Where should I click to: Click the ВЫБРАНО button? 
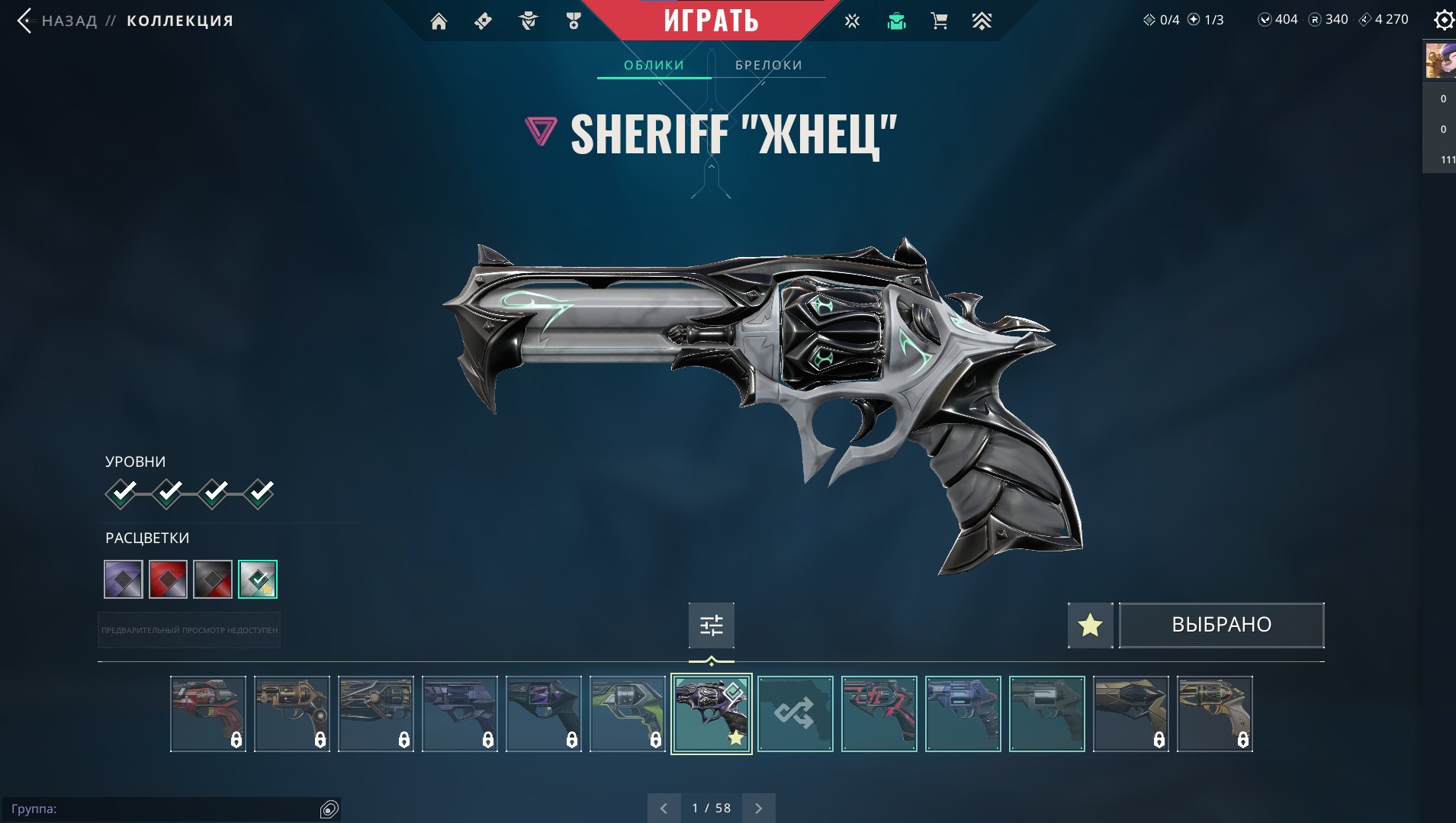pyautogui.click(x=1221, y=625)
